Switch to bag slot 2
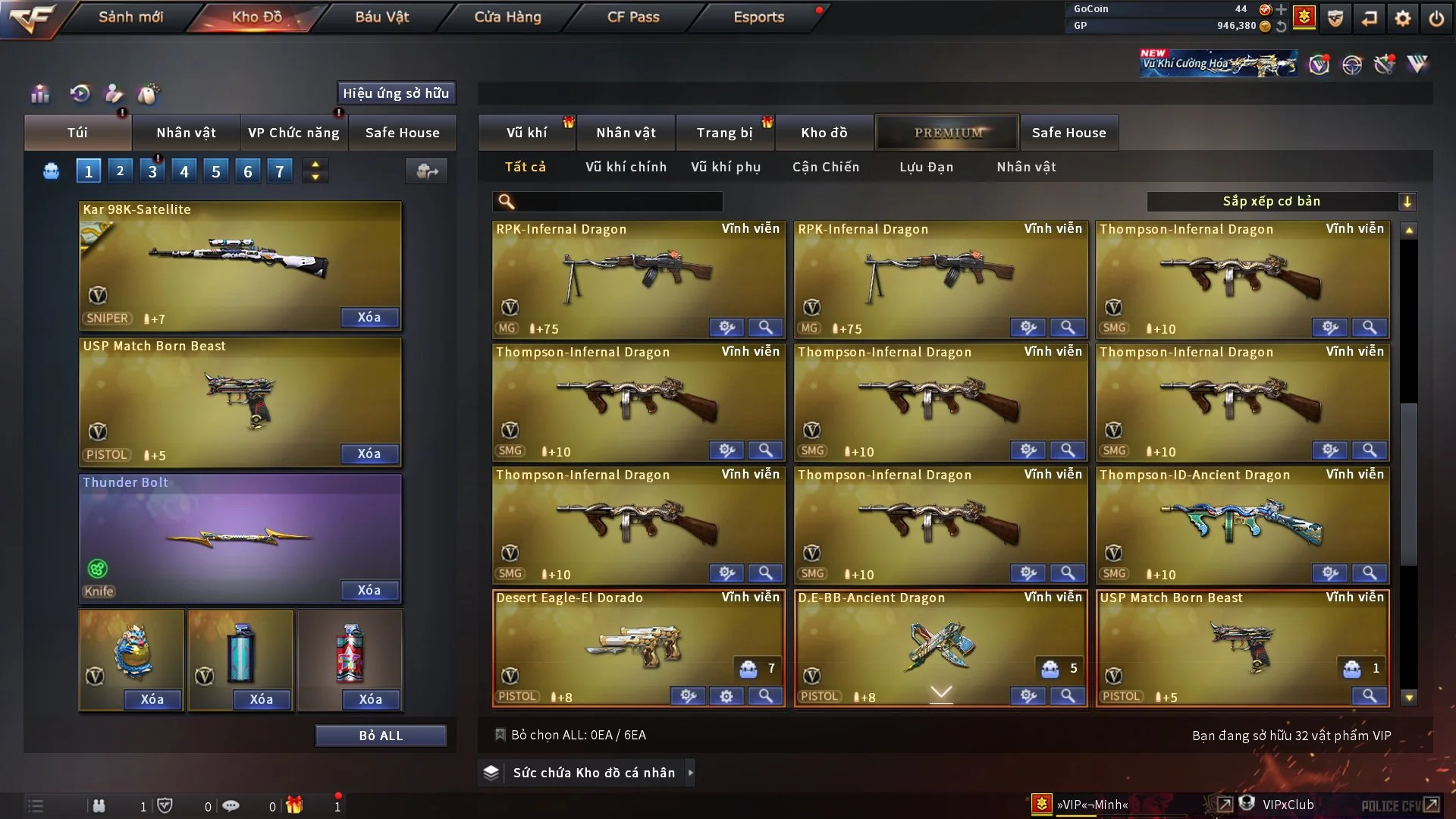Image resolution: width=1456 pixels, height=819 pixels. tap(120, 170)
